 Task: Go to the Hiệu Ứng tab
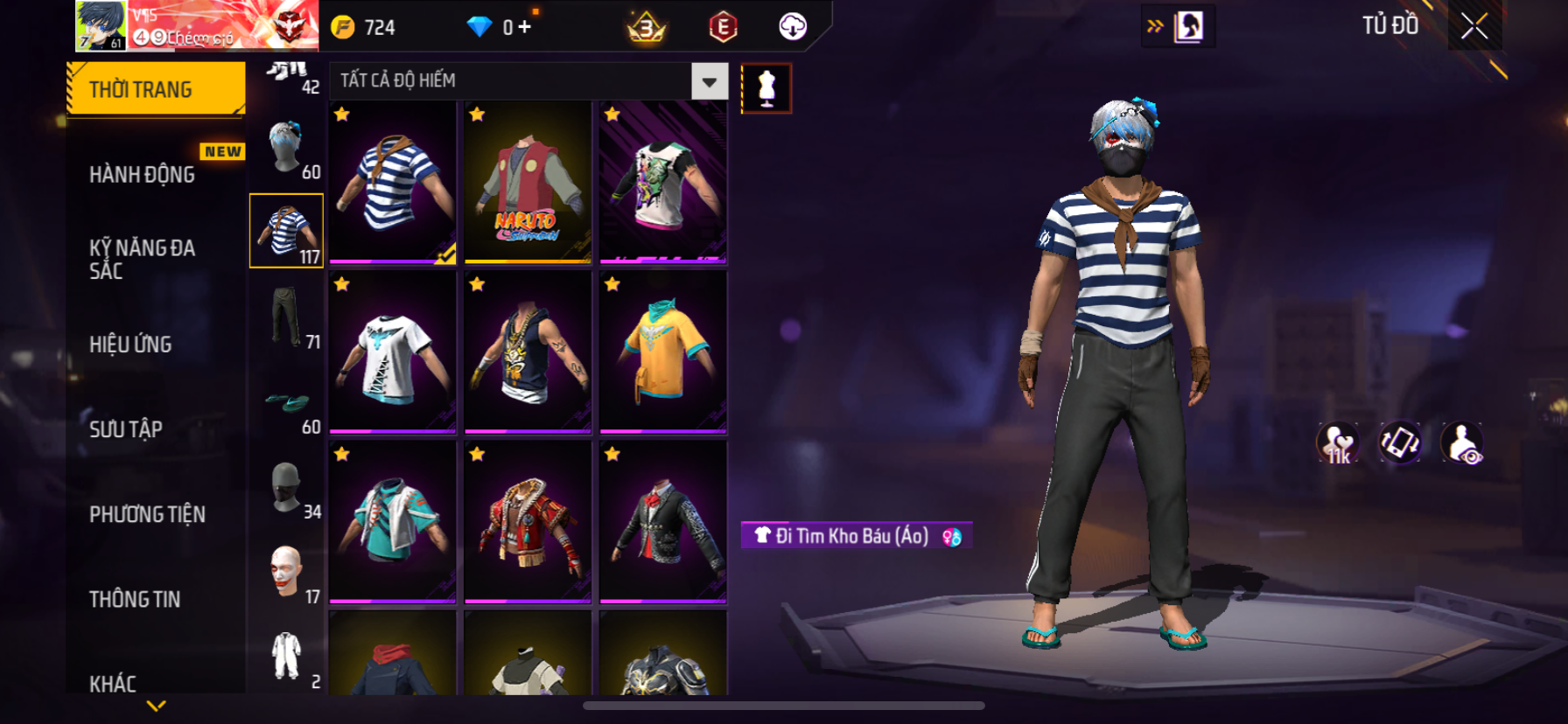point(131,345)
